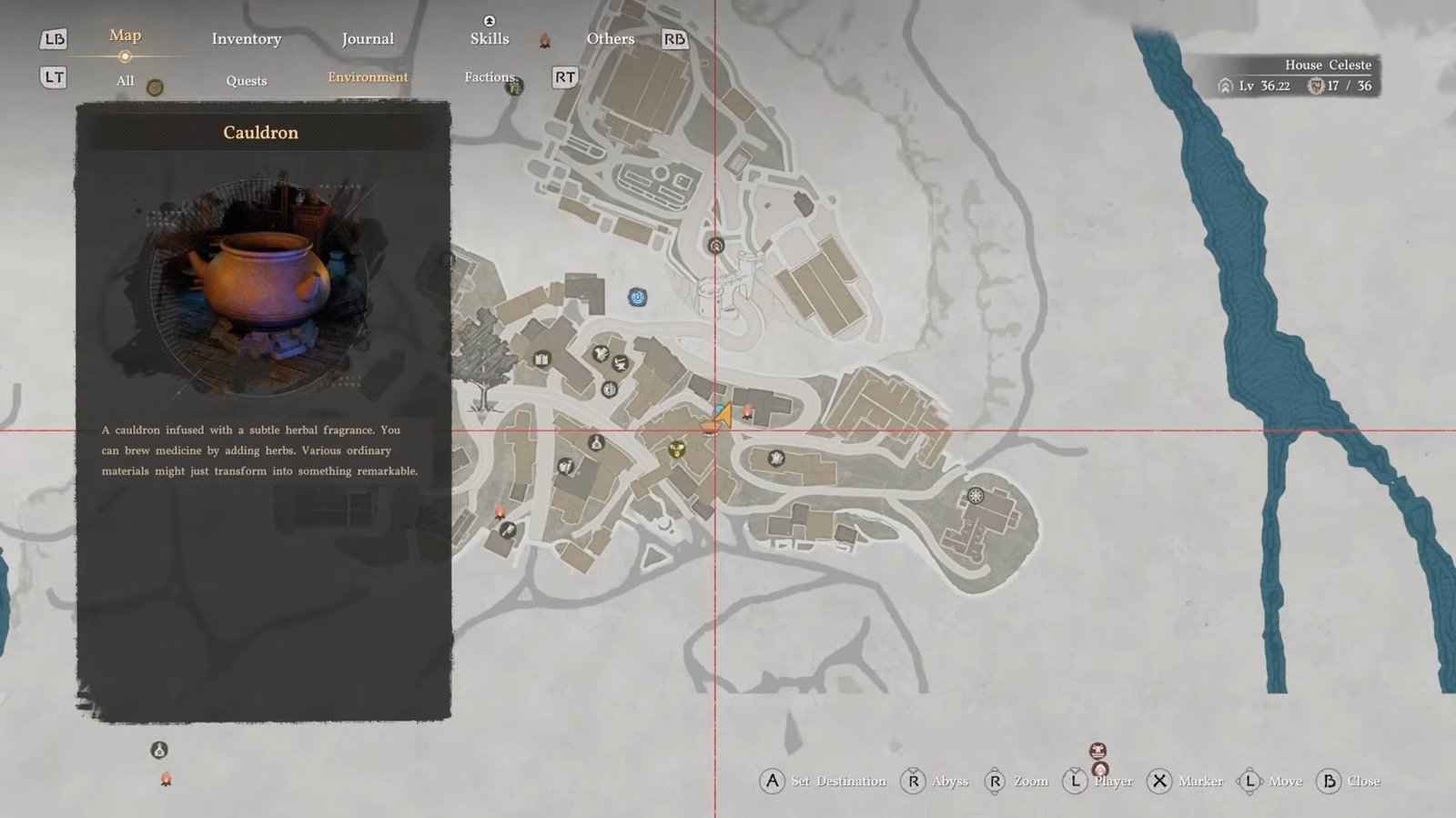Viewport: 1456px width, 818px height.
Task: Select the chevron marker near the tower
Action: 716,246
